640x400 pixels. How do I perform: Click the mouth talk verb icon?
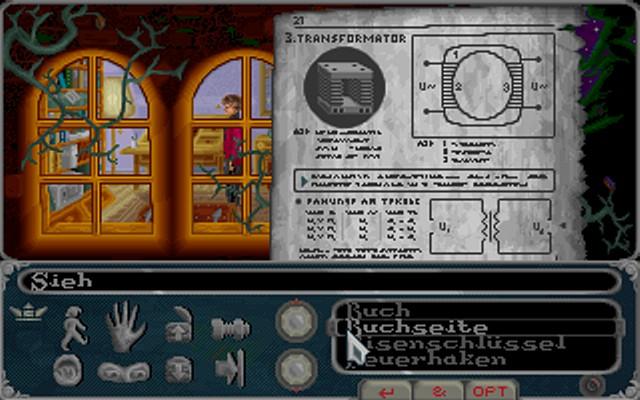(x=69, y=369)
